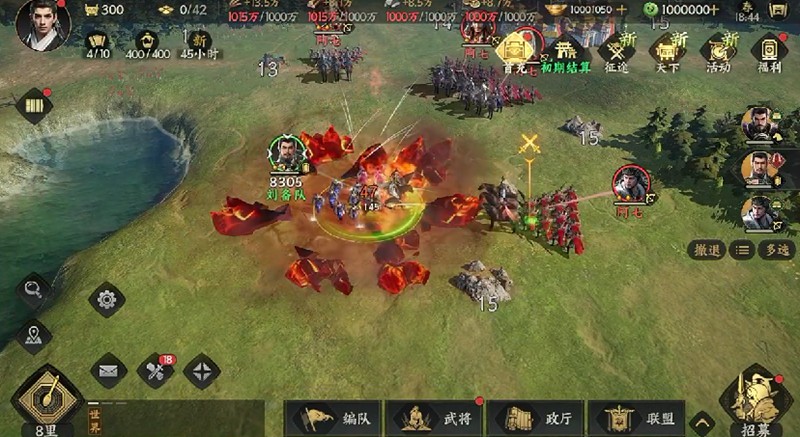Open the mail envelope icon
This screenshot has height=437, width=800.
(108, 371)
